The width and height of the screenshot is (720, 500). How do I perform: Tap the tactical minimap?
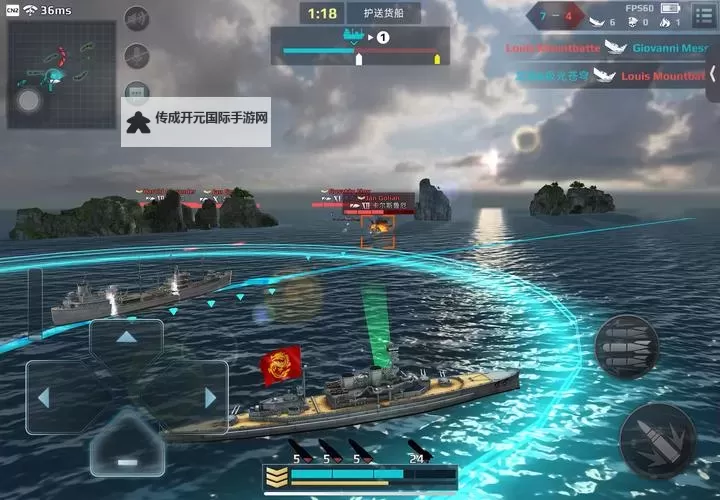[60, 77]
